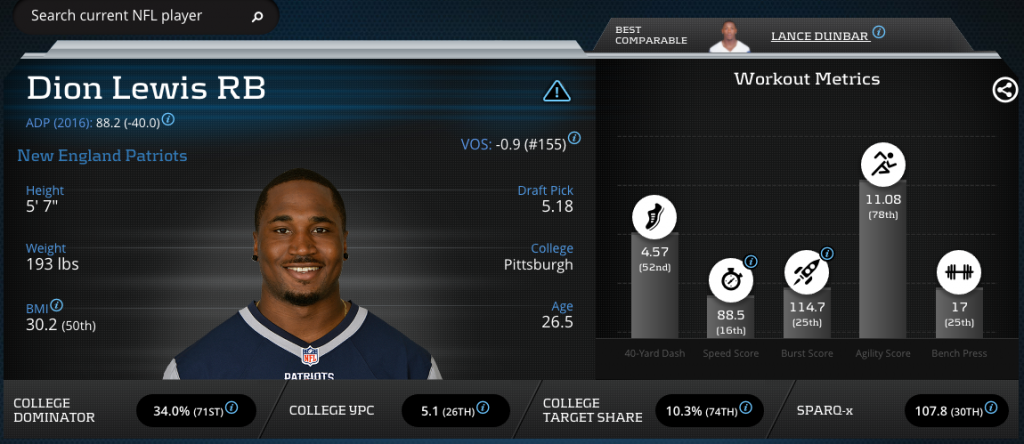Select the Speed Score stopwatch icon

[x=730, y=279]
